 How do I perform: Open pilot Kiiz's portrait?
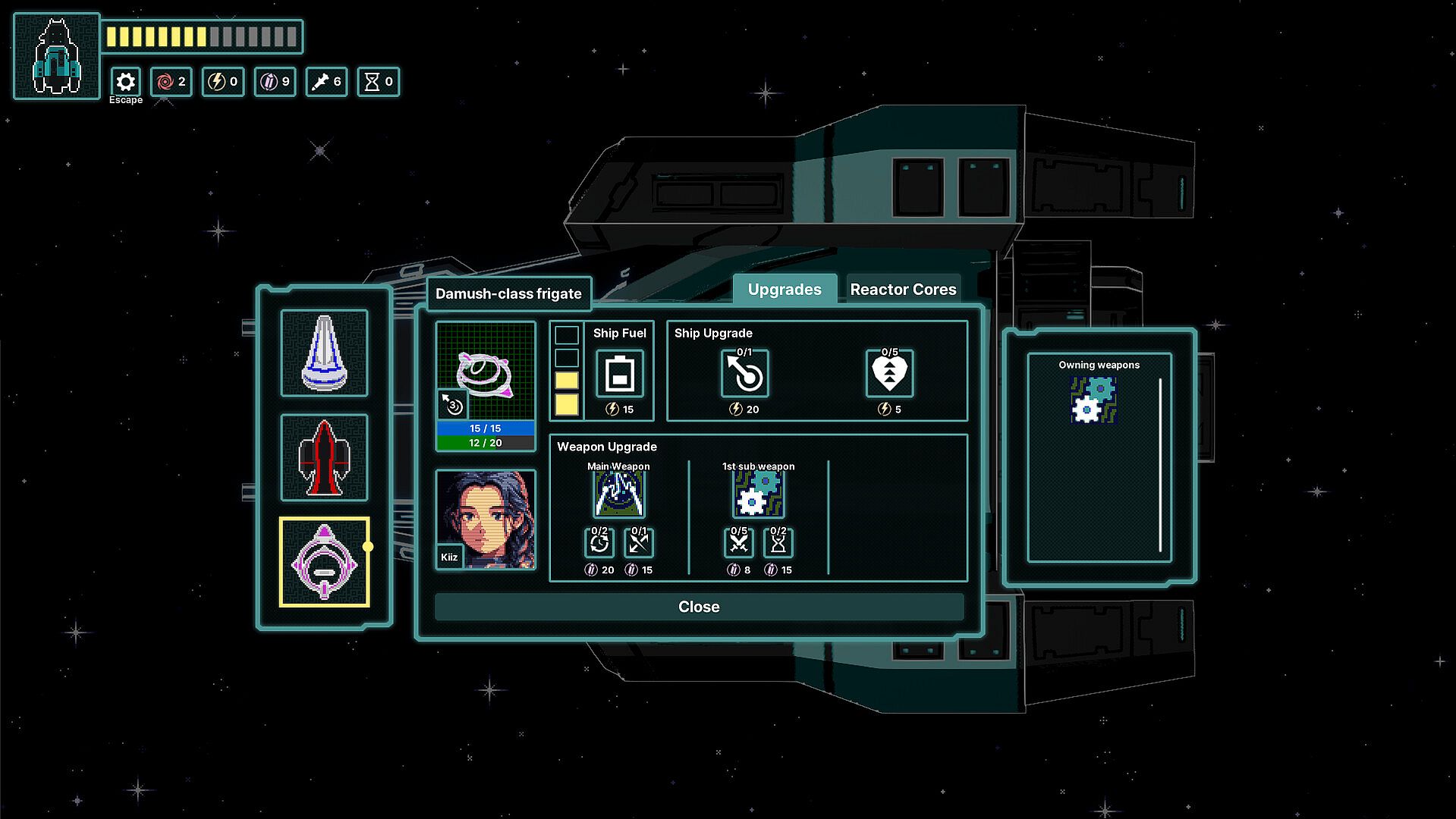[486, 519]
